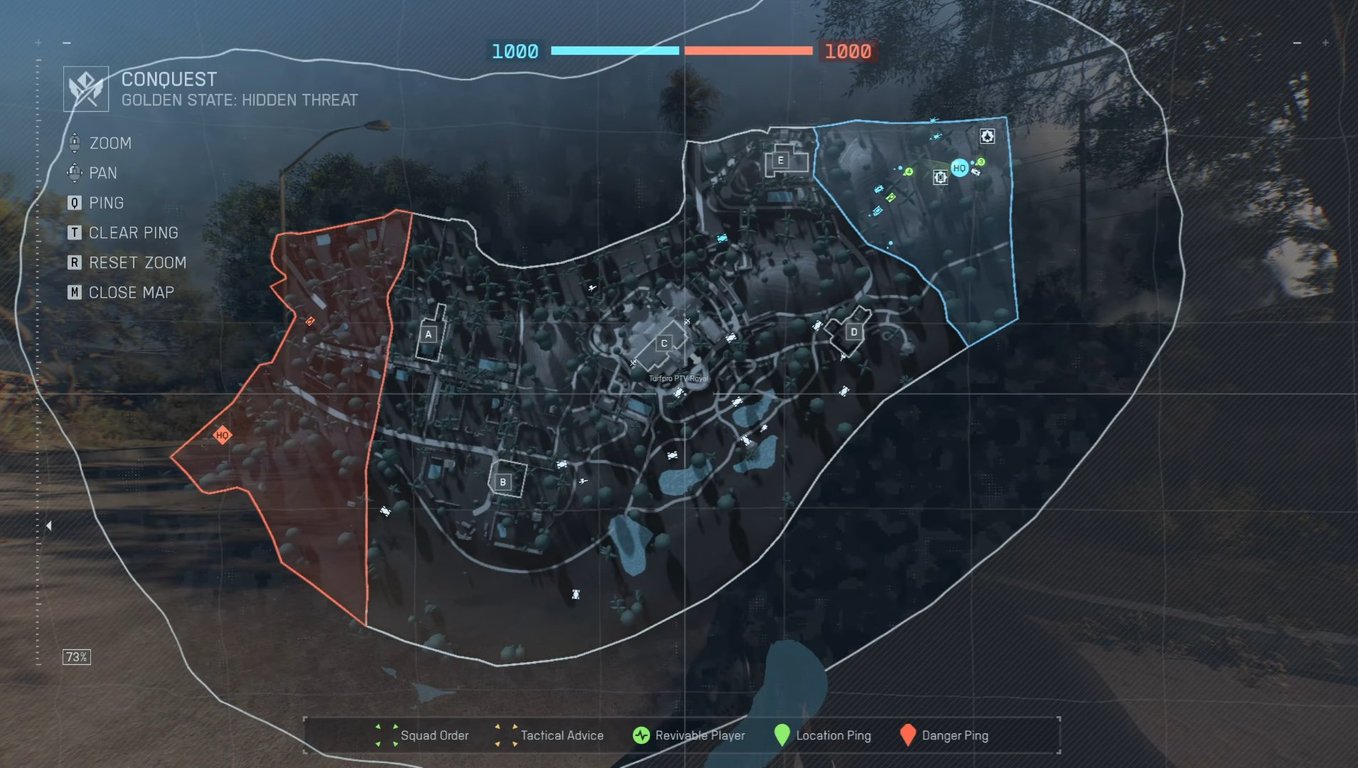This screenshot has height=768, width=1358.
Task: Select the green Location Ping icon
Action: [x=783, y=735]
